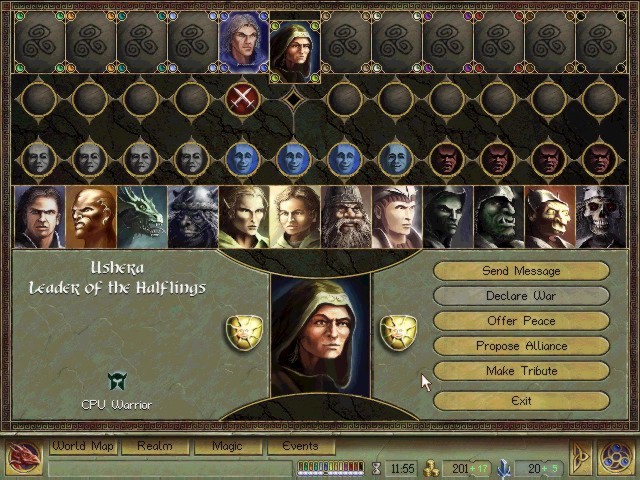Open the World Map tab

(83, 446)
